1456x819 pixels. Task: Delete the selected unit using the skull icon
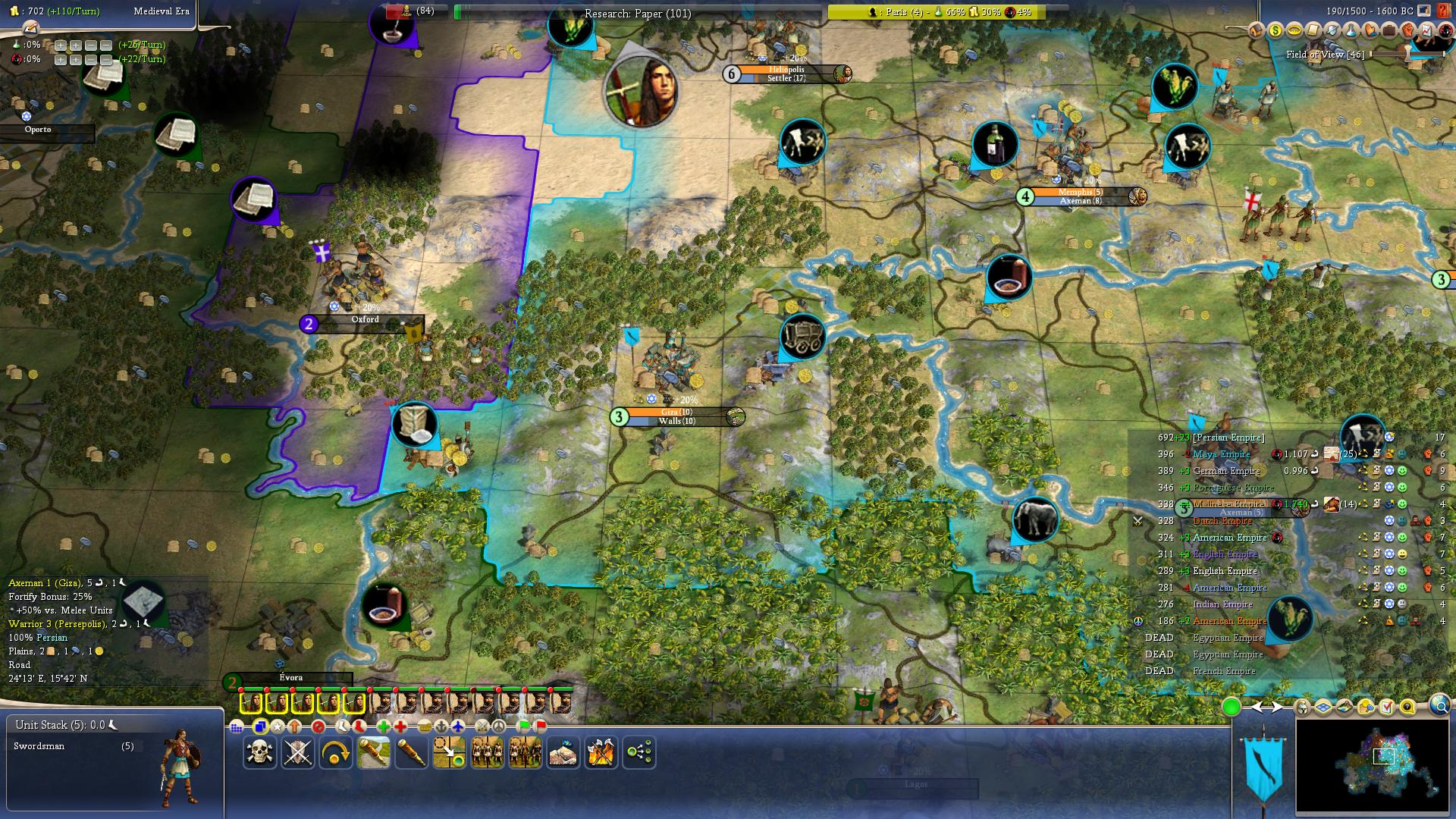pos(259,751)
